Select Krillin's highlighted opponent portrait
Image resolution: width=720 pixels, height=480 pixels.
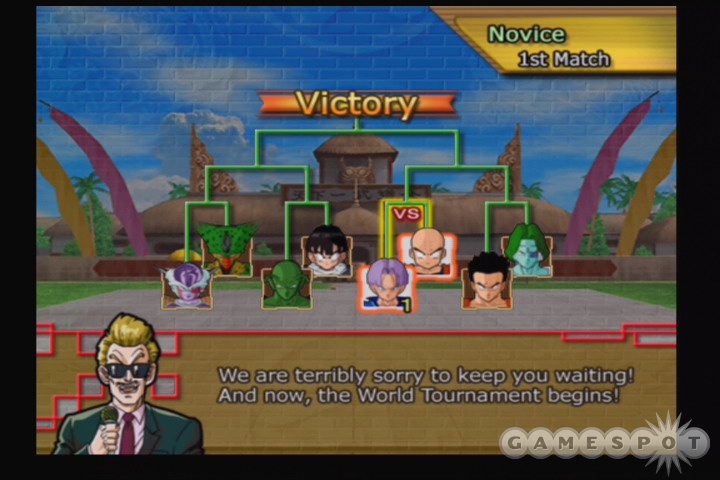pyautogui.click(x=427, y=252)
